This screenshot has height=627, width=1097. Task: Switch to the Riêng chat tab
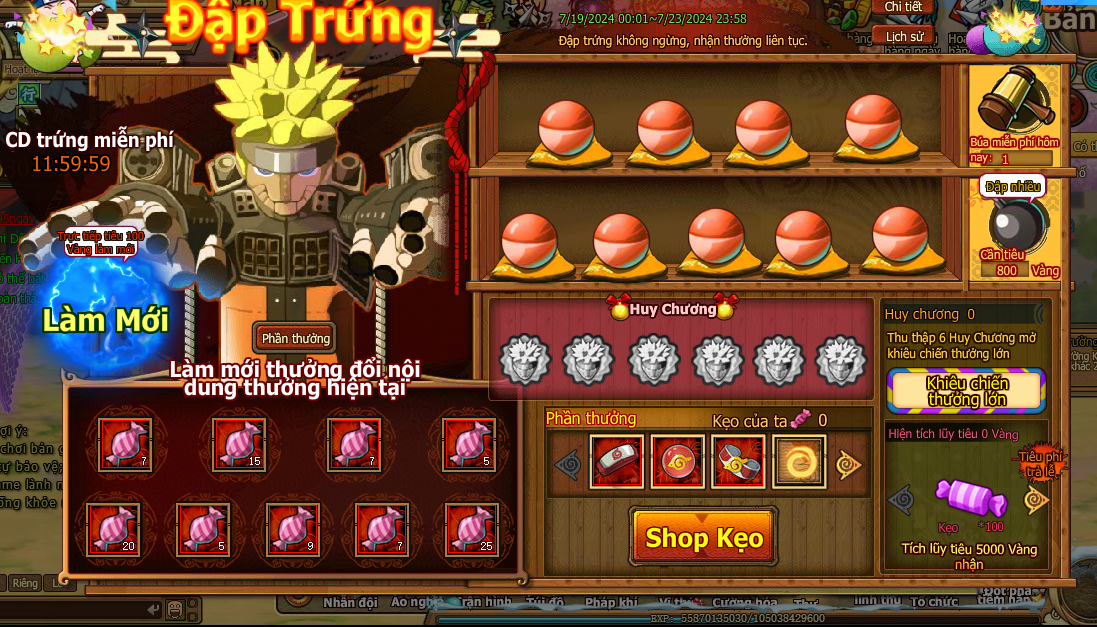[24, 583]
